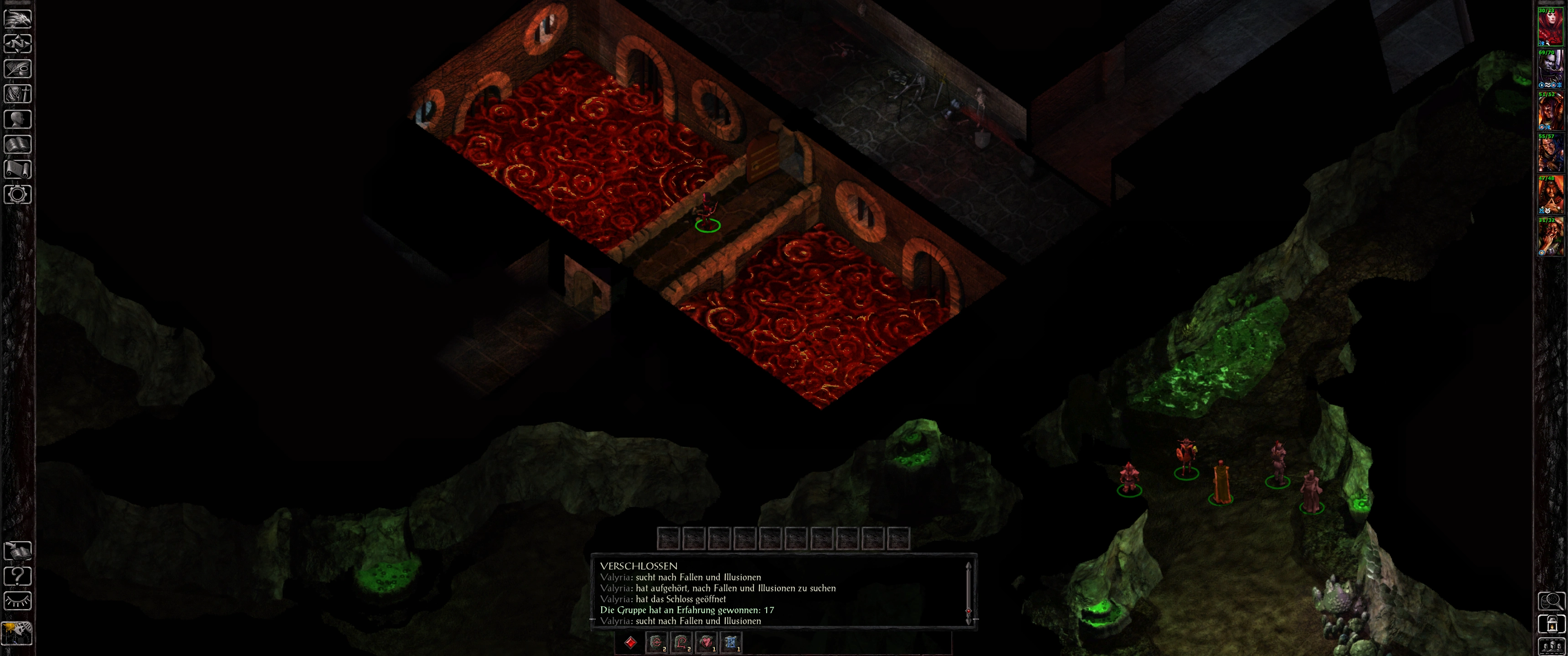Select the portrait showing 47/48 hit points
This screenshot has width=1568, height=656.
tap(1550, 195)
